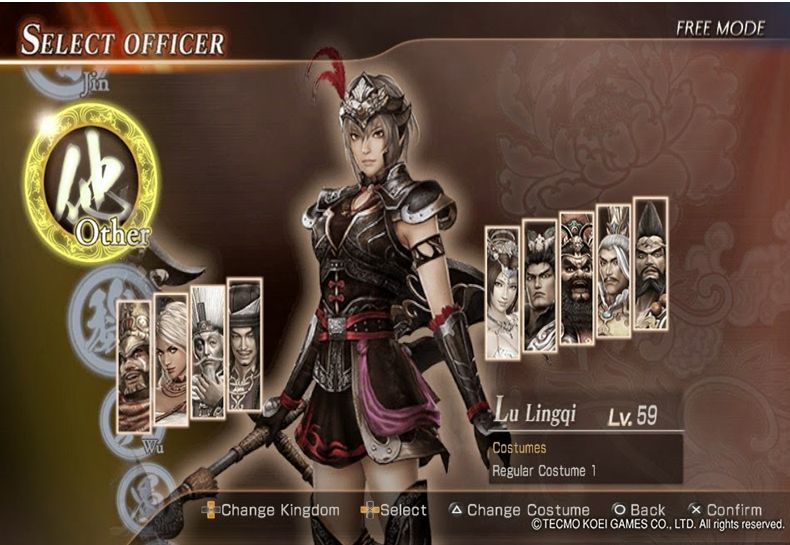The width and height of the screenshot is (790, 545).
Task: Open the Costumes option box
Action: pyautogui.click(x=585, y=448)
